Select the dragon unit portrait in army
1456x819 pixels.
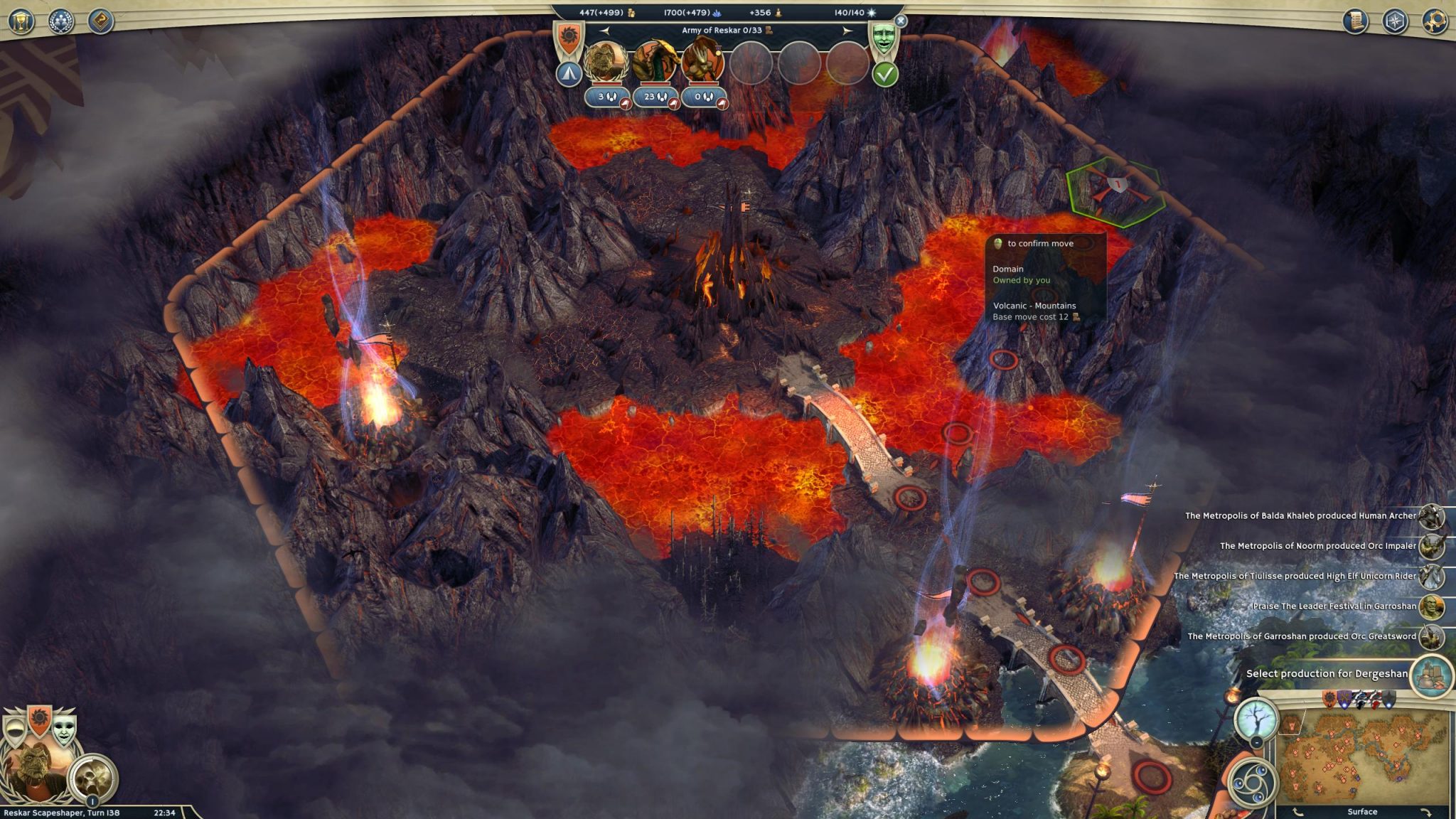click(x=654, y=62)
